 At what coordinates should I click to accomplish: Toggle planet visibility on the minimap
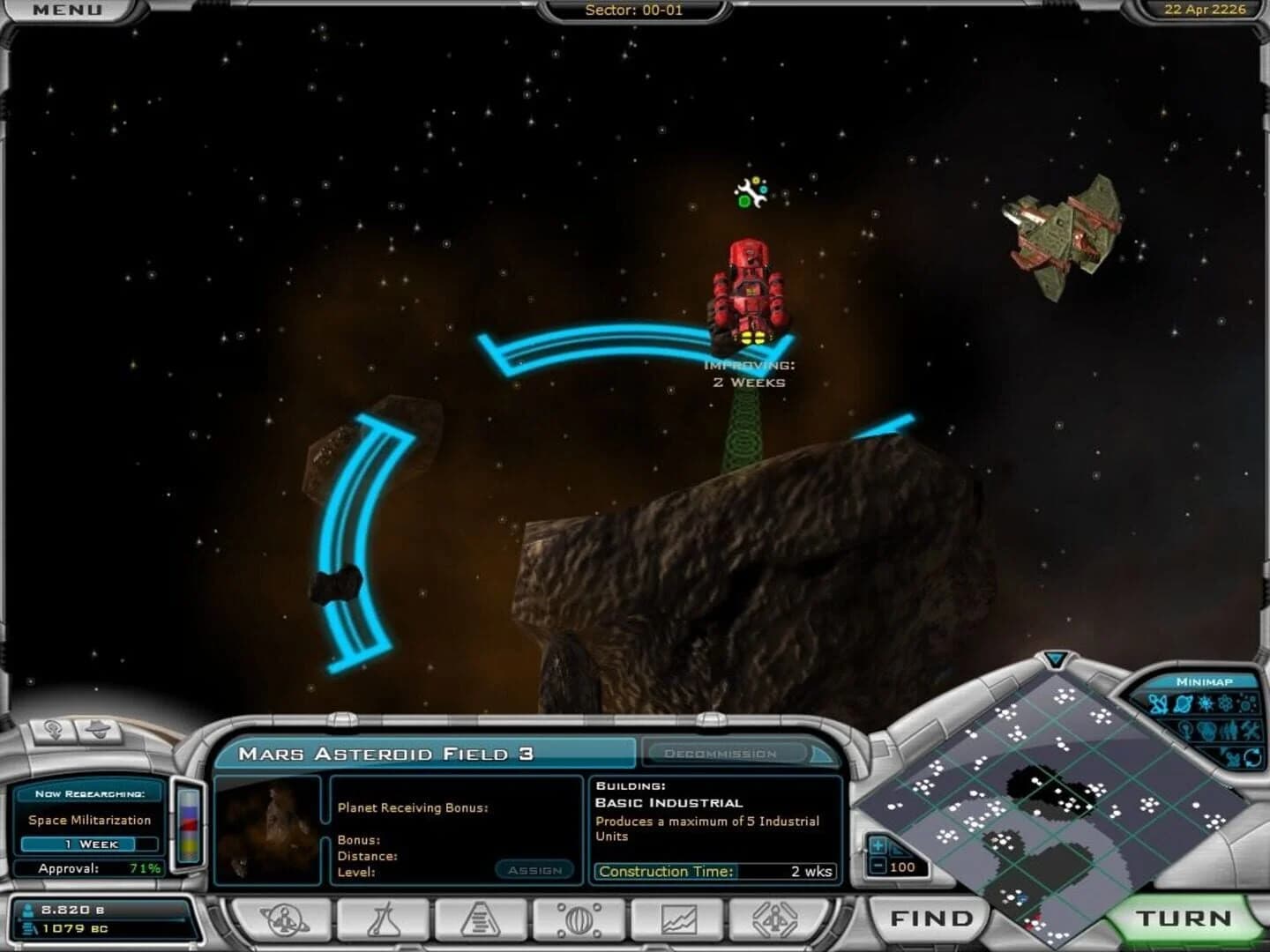tap(1182, 703)
